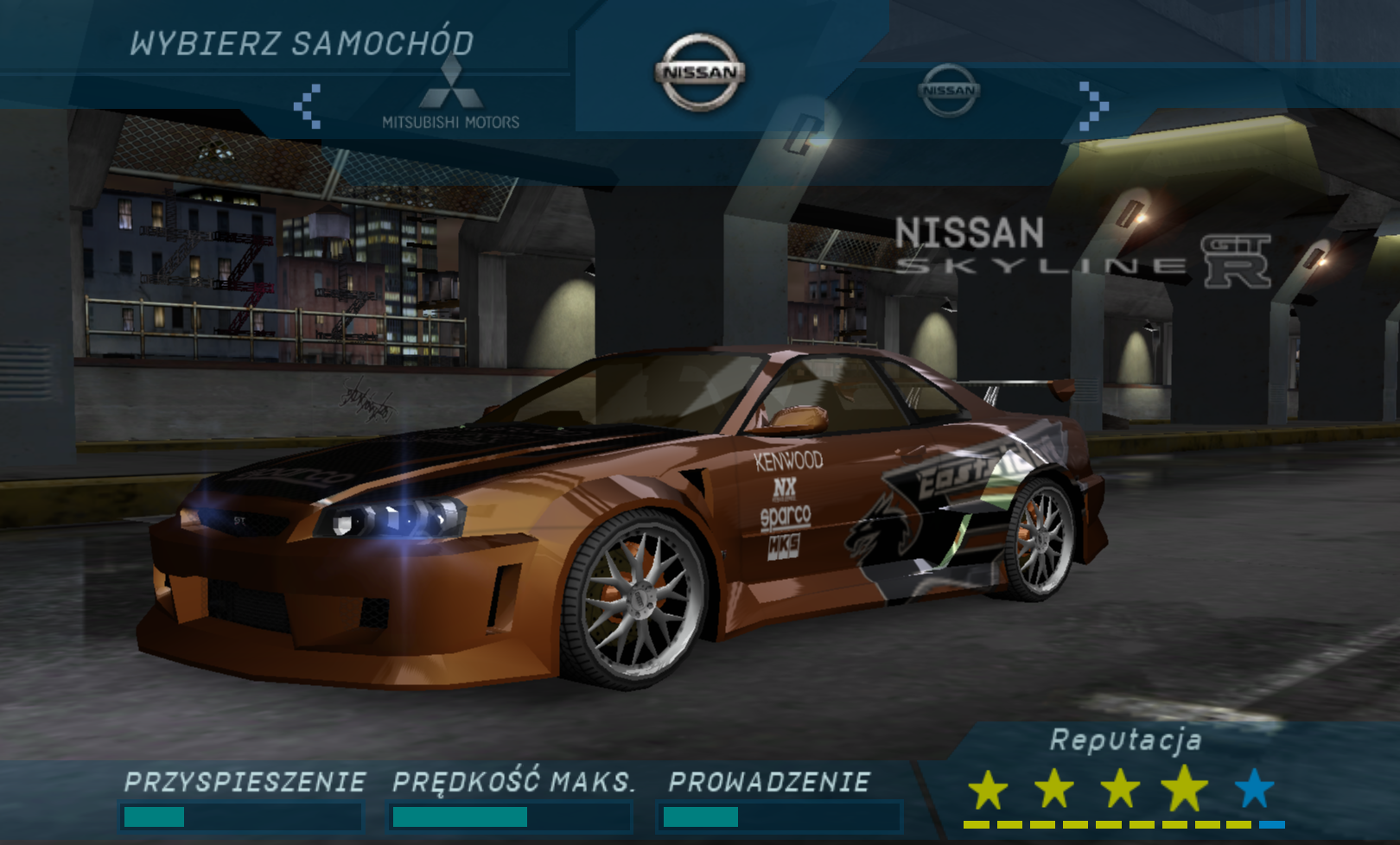Click the left arrow to browse previous car
This screenshot has width=1400, height=845.
coord(308,105)
